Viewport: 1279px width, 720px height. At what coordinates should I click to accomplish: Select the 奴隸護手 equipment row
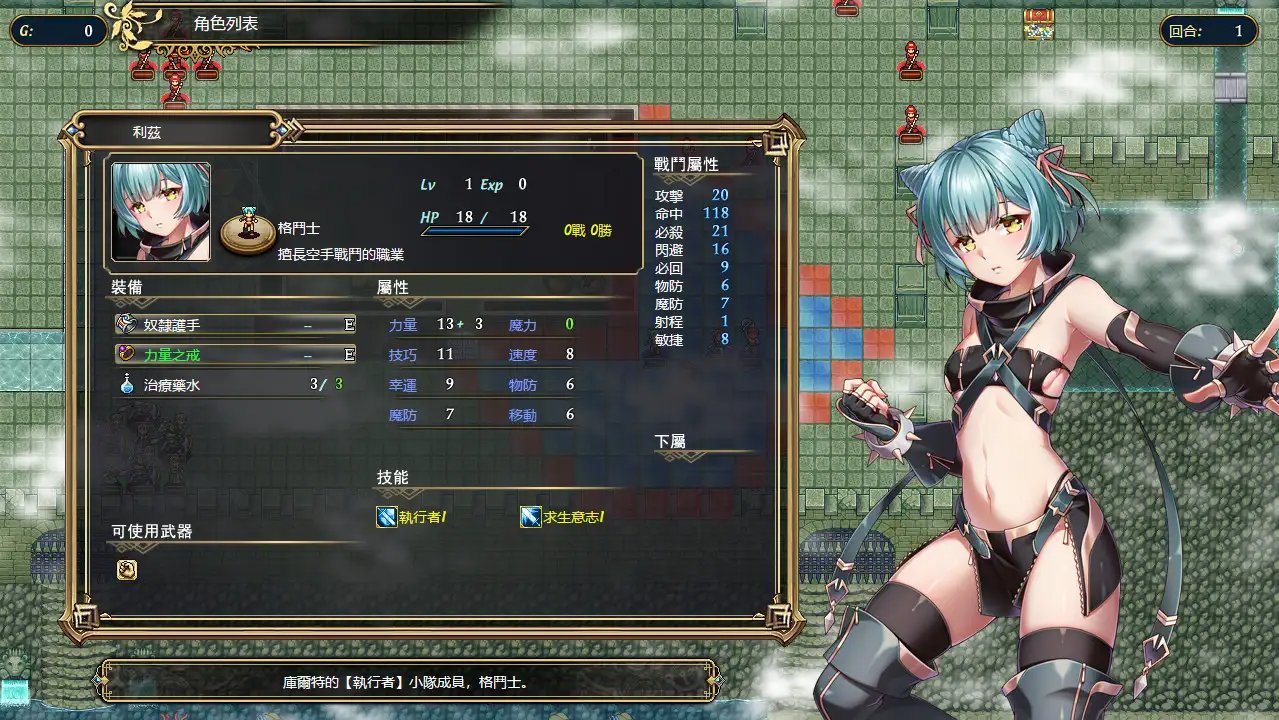(x=235, y=325)
